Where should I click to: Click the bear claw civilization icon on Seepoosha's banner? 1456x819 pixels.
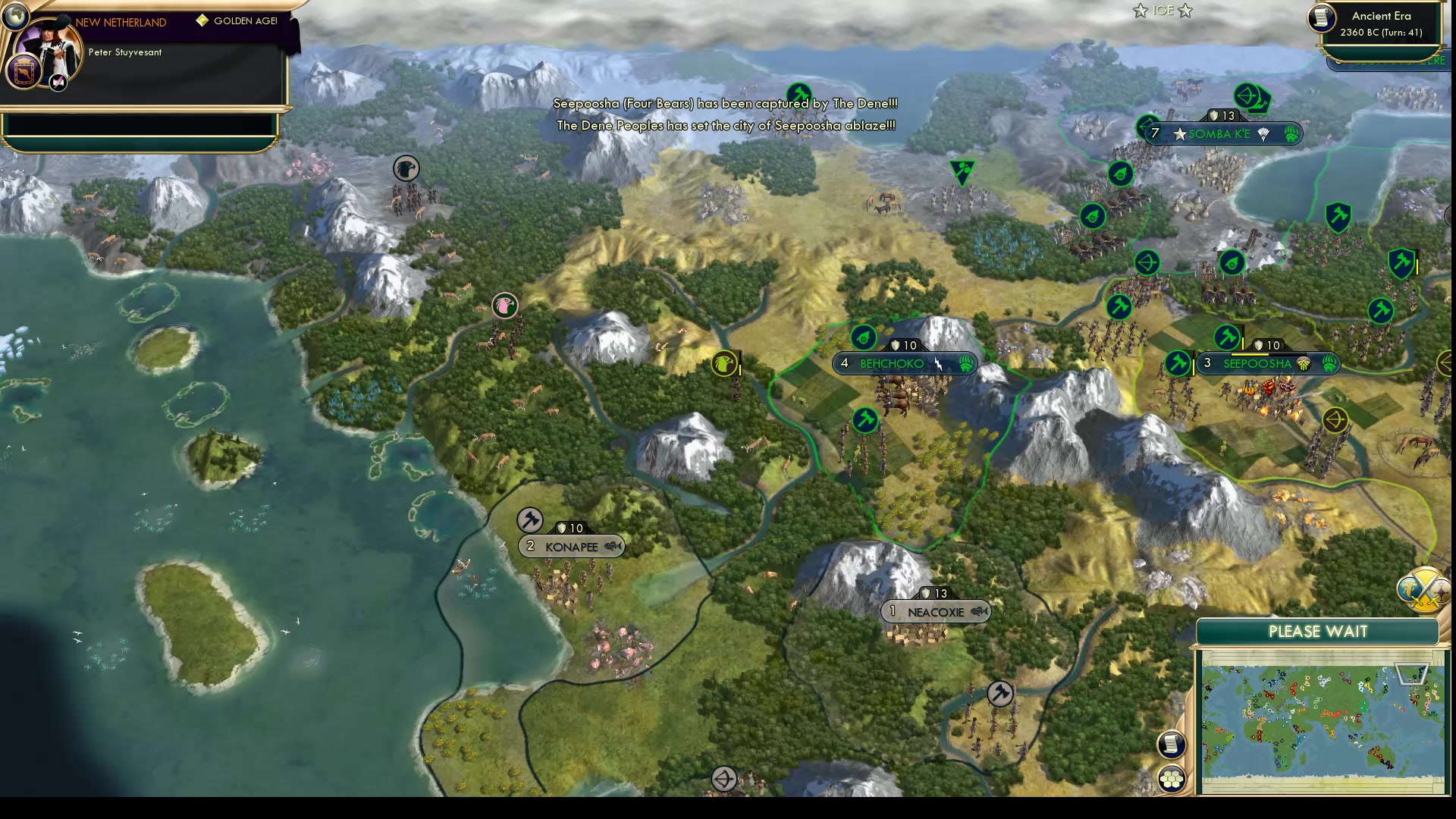[1327, 364]
